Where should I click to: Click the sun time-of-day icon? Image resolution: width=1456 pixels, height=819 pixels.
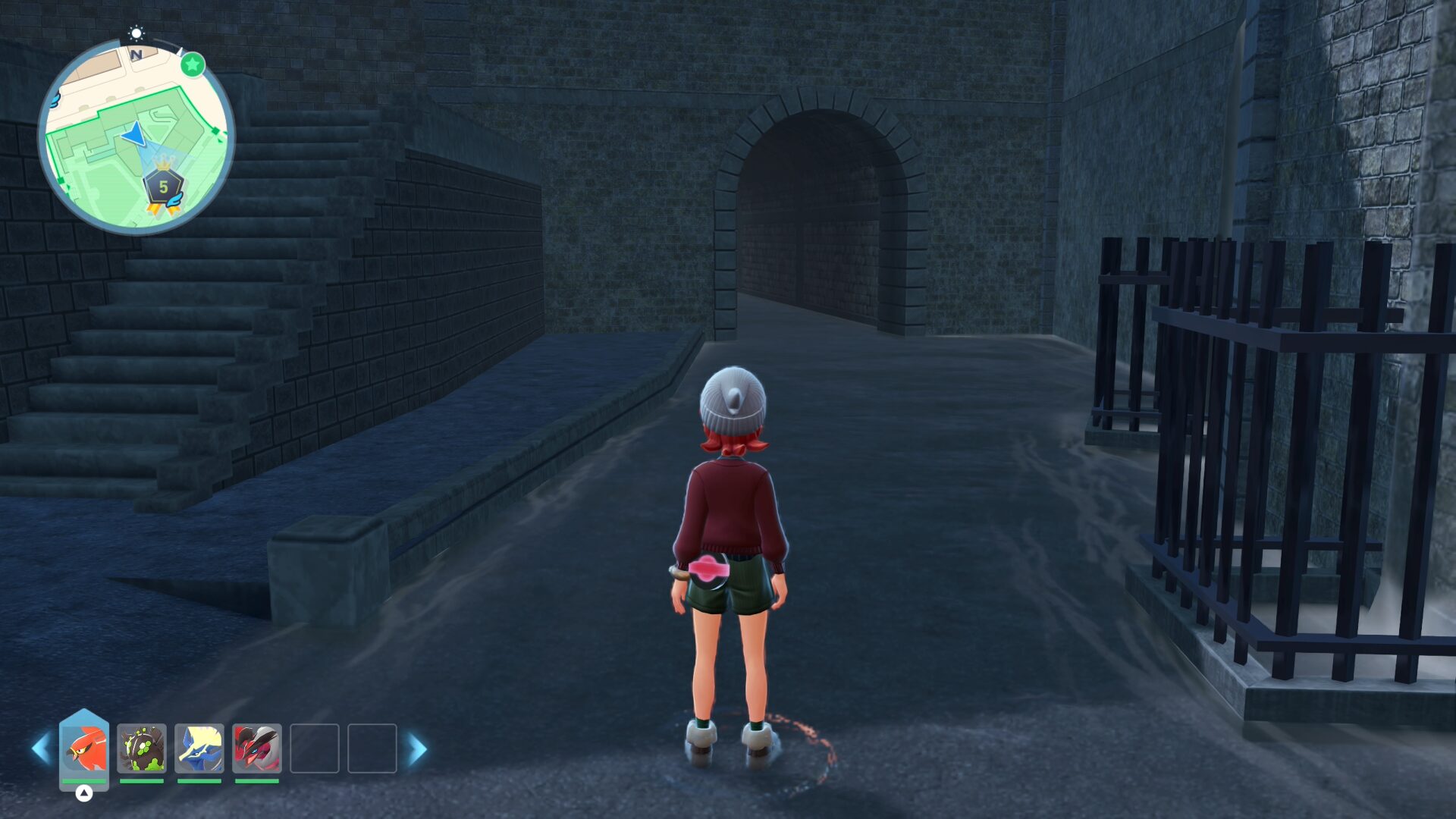(136, 33)
